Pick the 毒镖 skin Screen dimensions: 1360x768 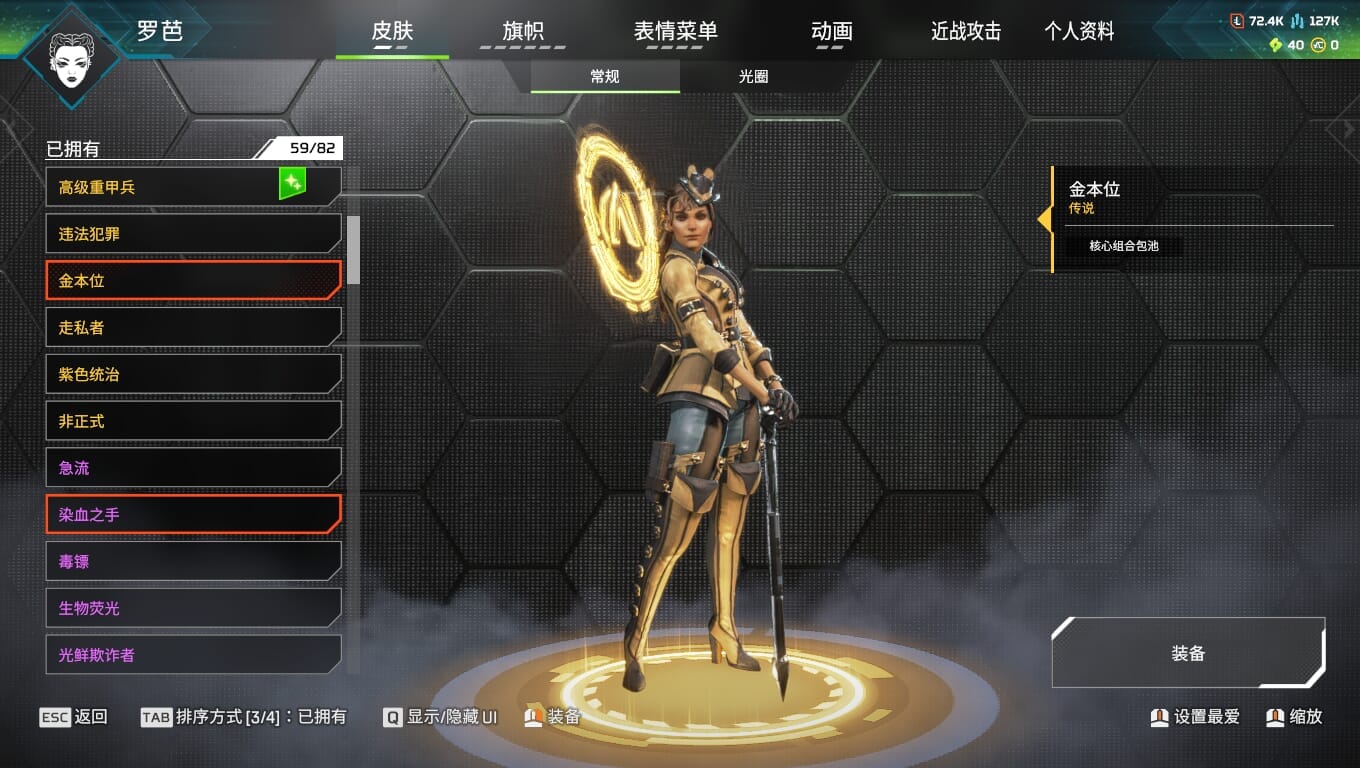click(x=193, y=562)
